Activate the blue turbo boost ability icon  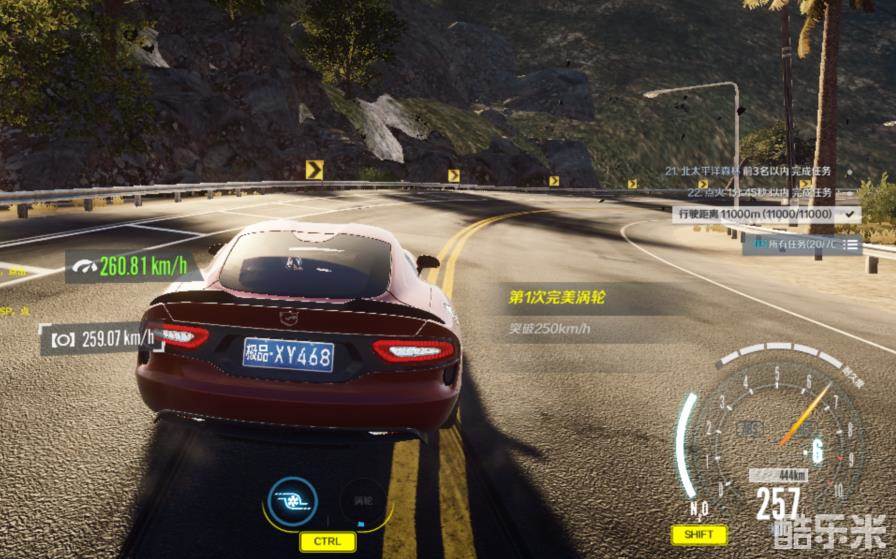(292, 501)
